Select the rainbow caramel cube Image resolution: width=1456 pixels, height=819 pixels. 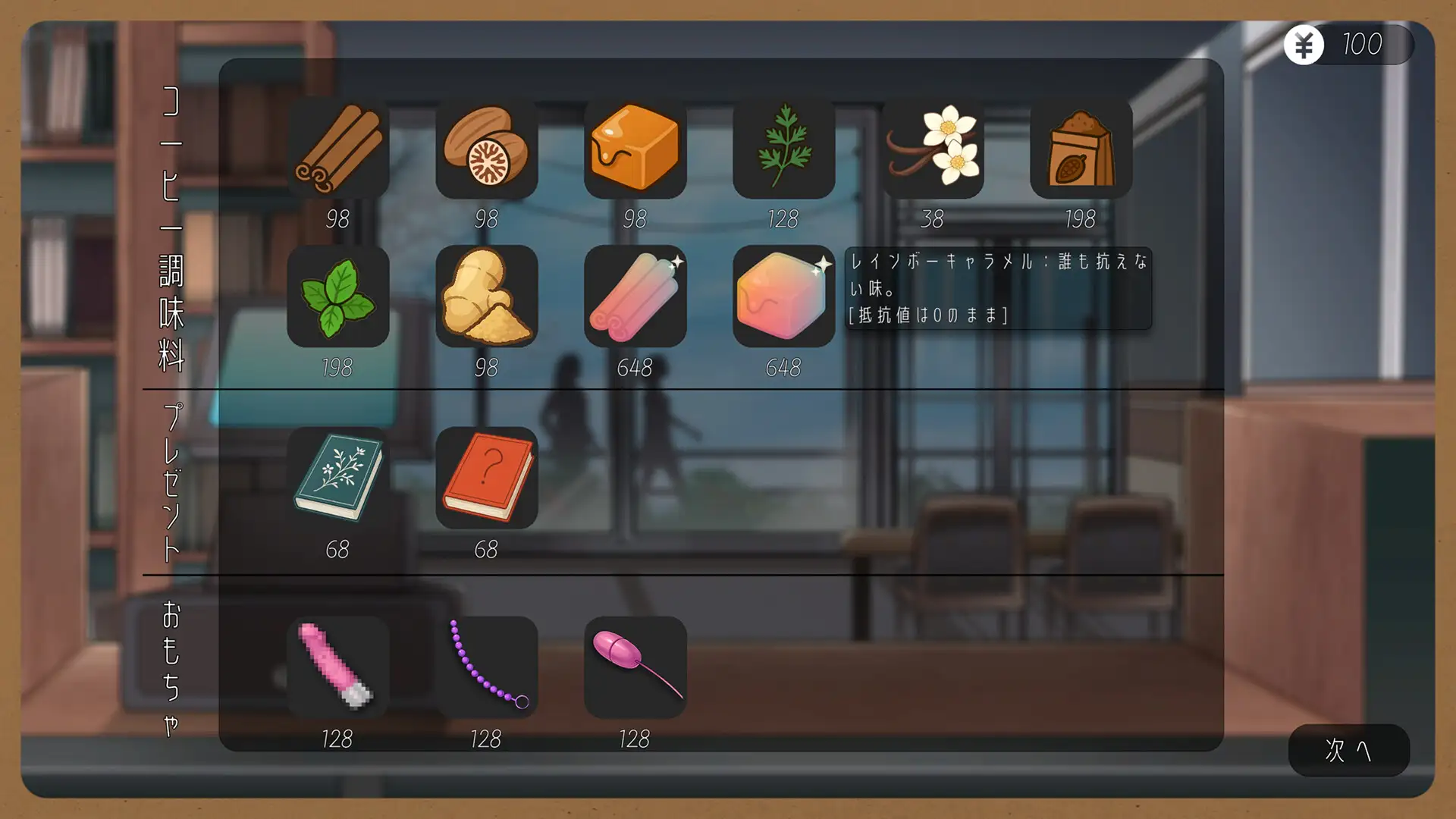(x=785, y=296)
